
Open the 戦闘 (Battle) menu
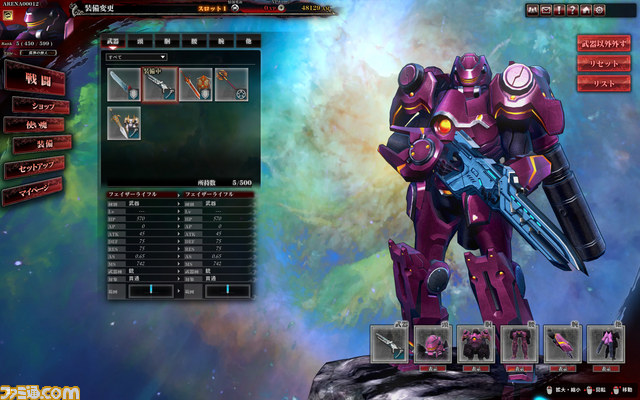pyautogui.click(x=32, y=77)
